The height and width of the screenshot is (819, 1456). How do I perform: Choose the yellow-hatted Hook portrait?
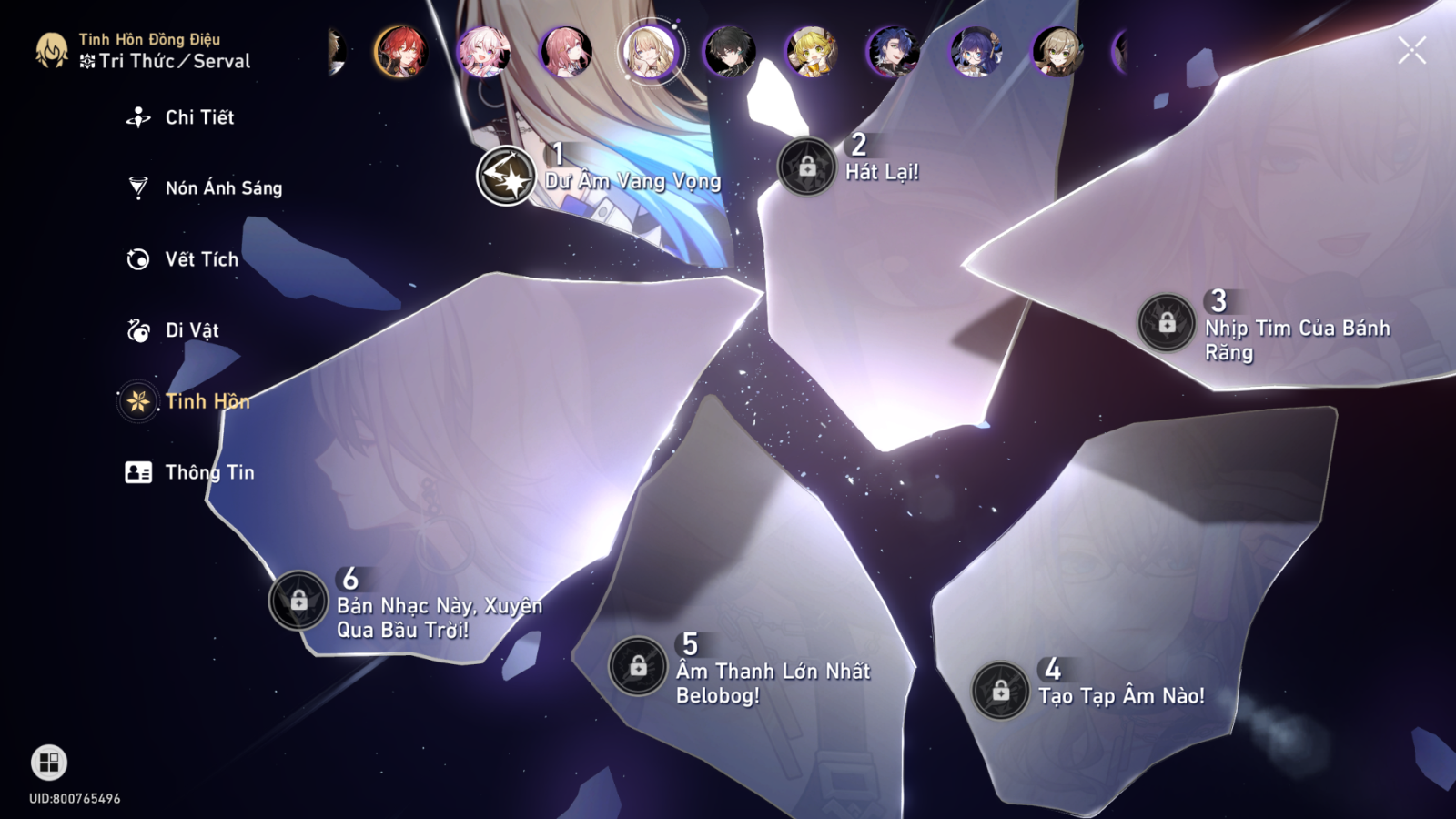click(812, 51)
